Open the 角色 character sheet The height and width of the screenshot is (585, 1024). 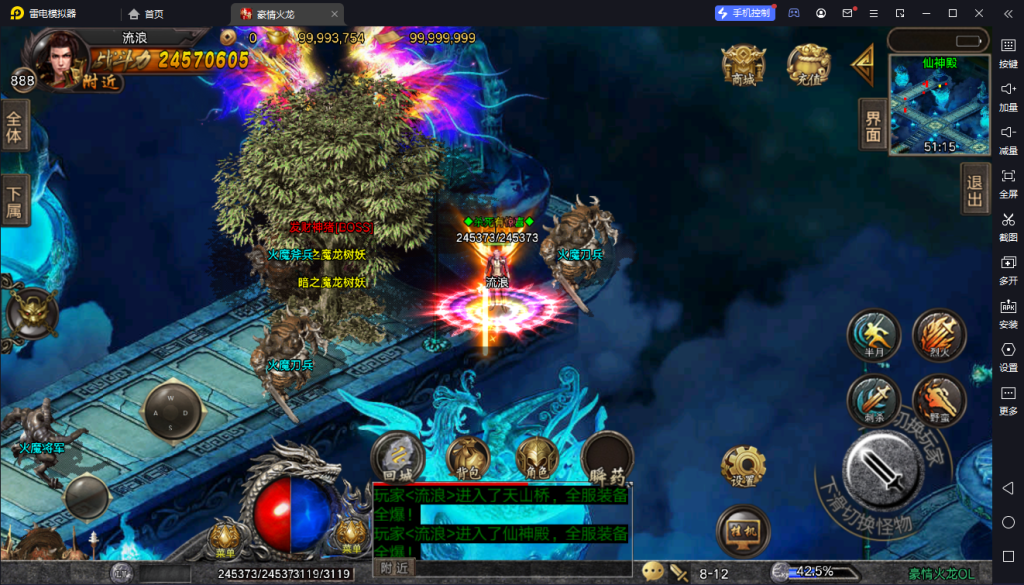click(537, 456)
